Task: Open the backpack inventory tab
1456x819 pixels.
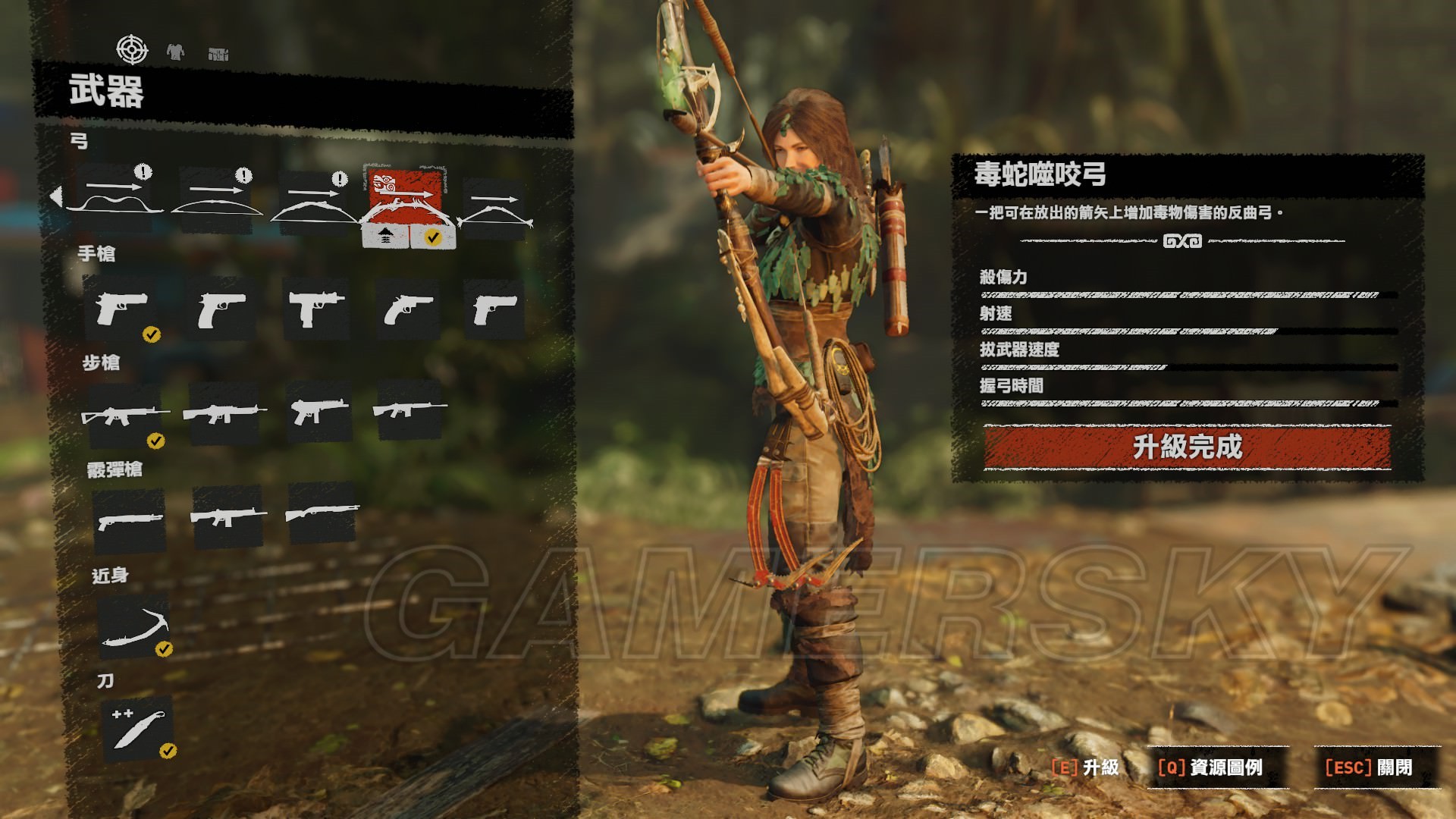Action: click(218, 54)
